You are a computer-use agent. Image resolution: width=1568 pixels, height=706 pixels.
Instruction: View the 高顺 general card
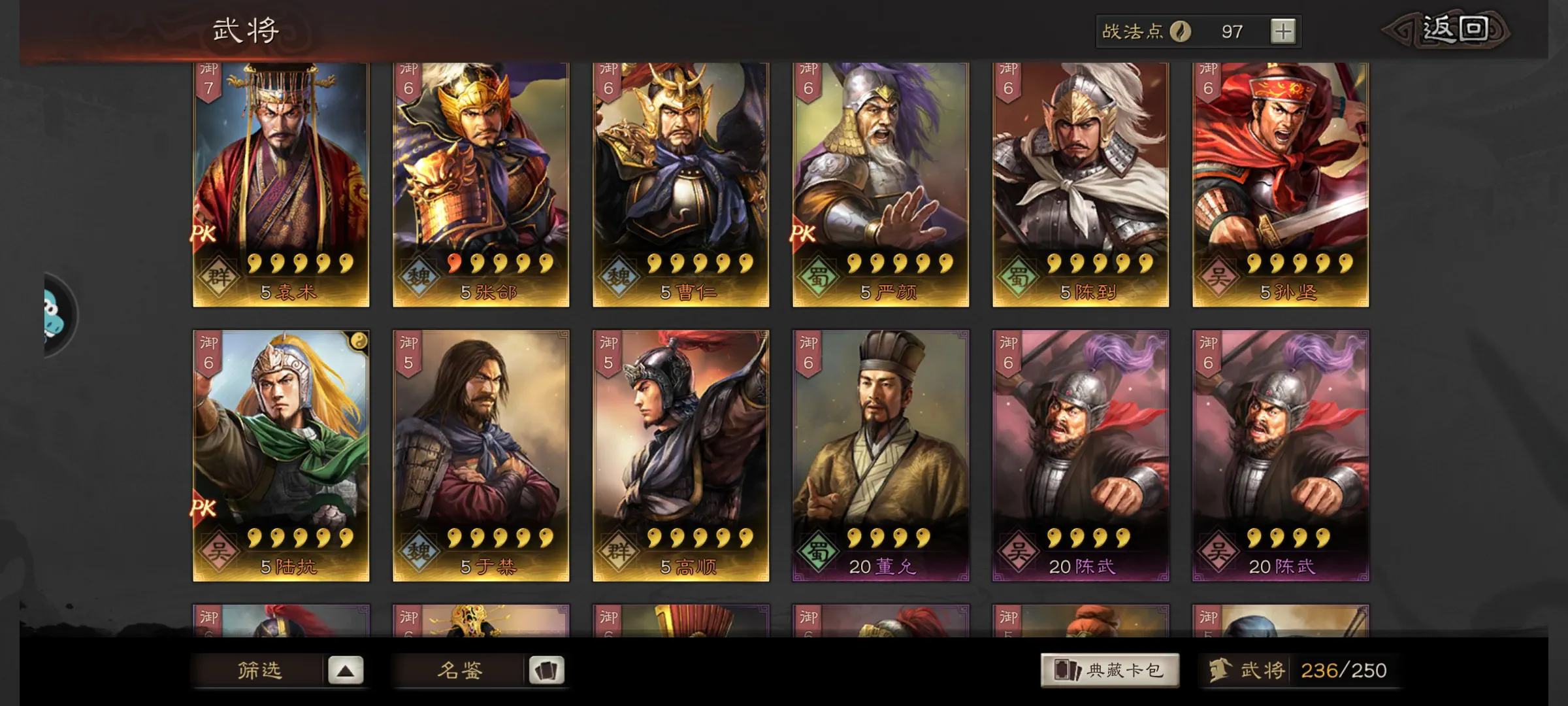coord(681,455)
